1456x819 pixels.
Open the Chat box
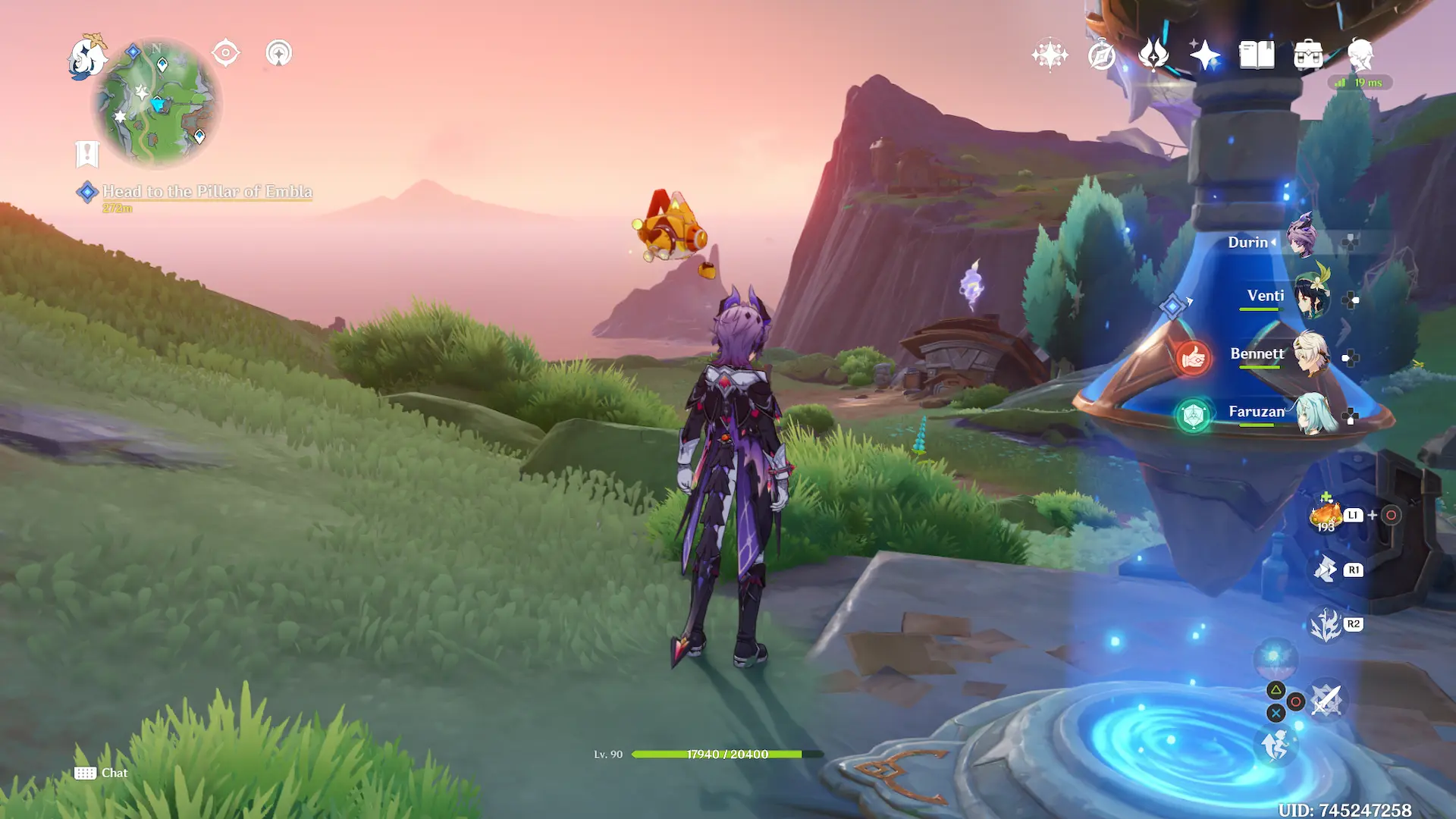(x=102, y=773)
